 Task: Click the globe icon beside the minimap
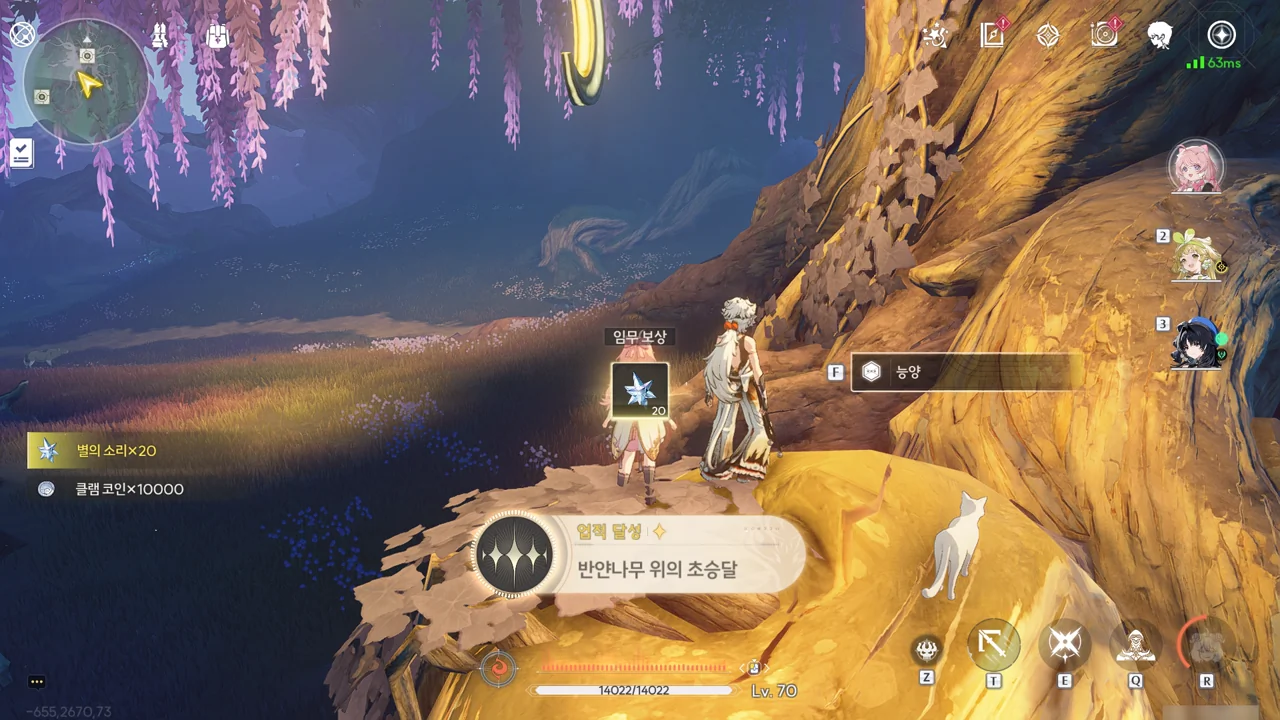click(x=22, y=34)
